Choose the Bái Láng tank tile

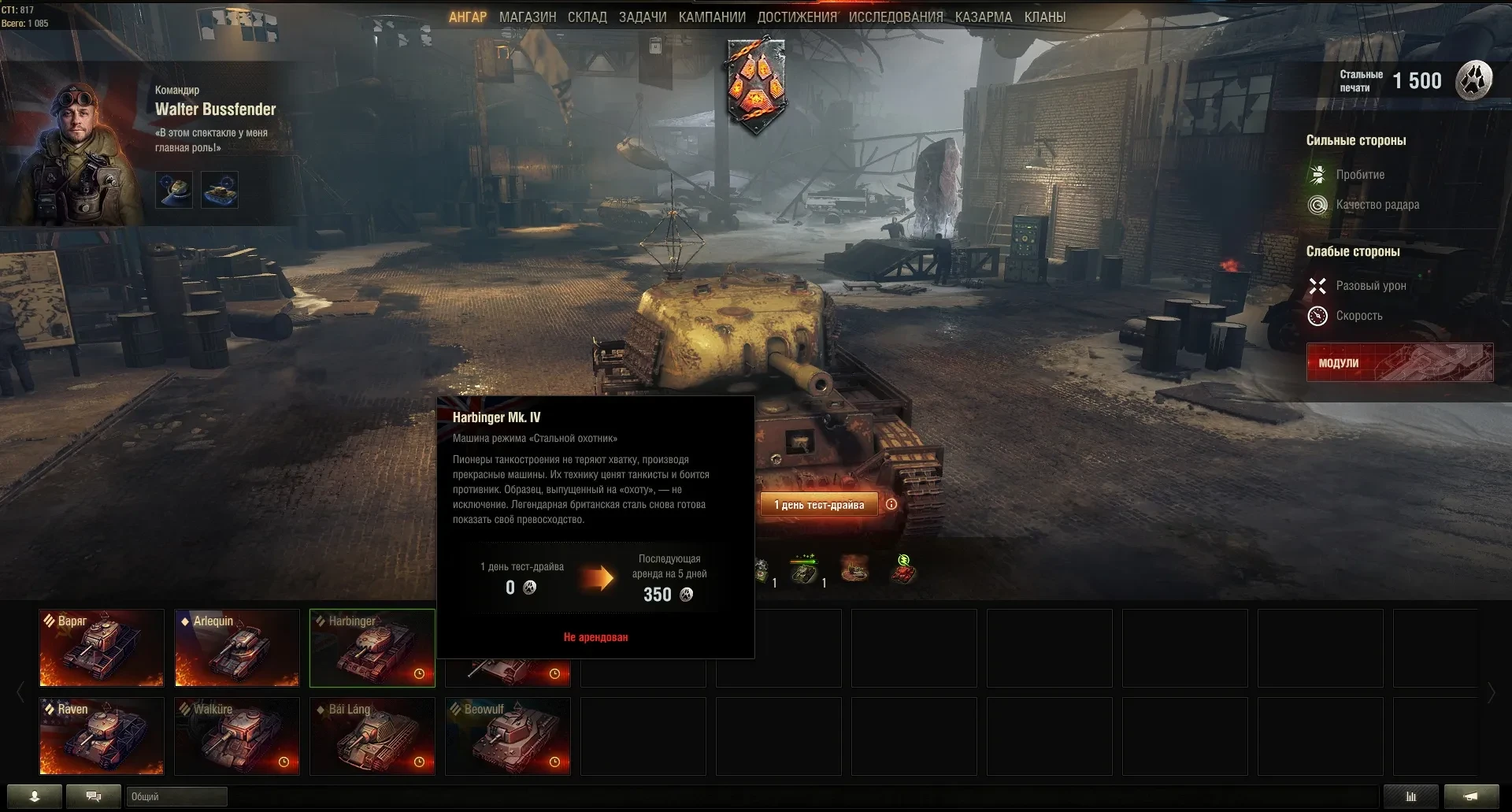point(372,736)
